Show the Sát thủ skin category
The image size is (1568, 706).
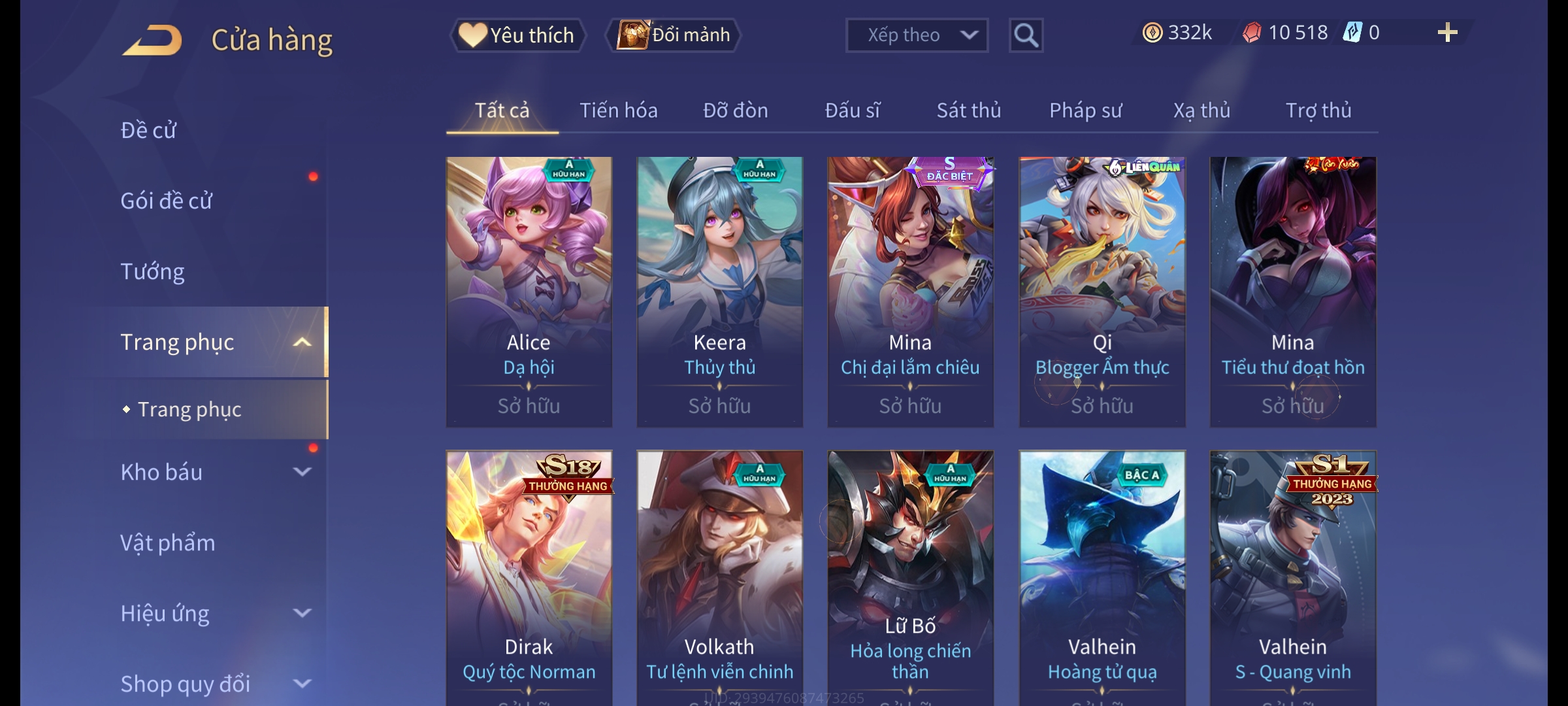click(968, 110)
